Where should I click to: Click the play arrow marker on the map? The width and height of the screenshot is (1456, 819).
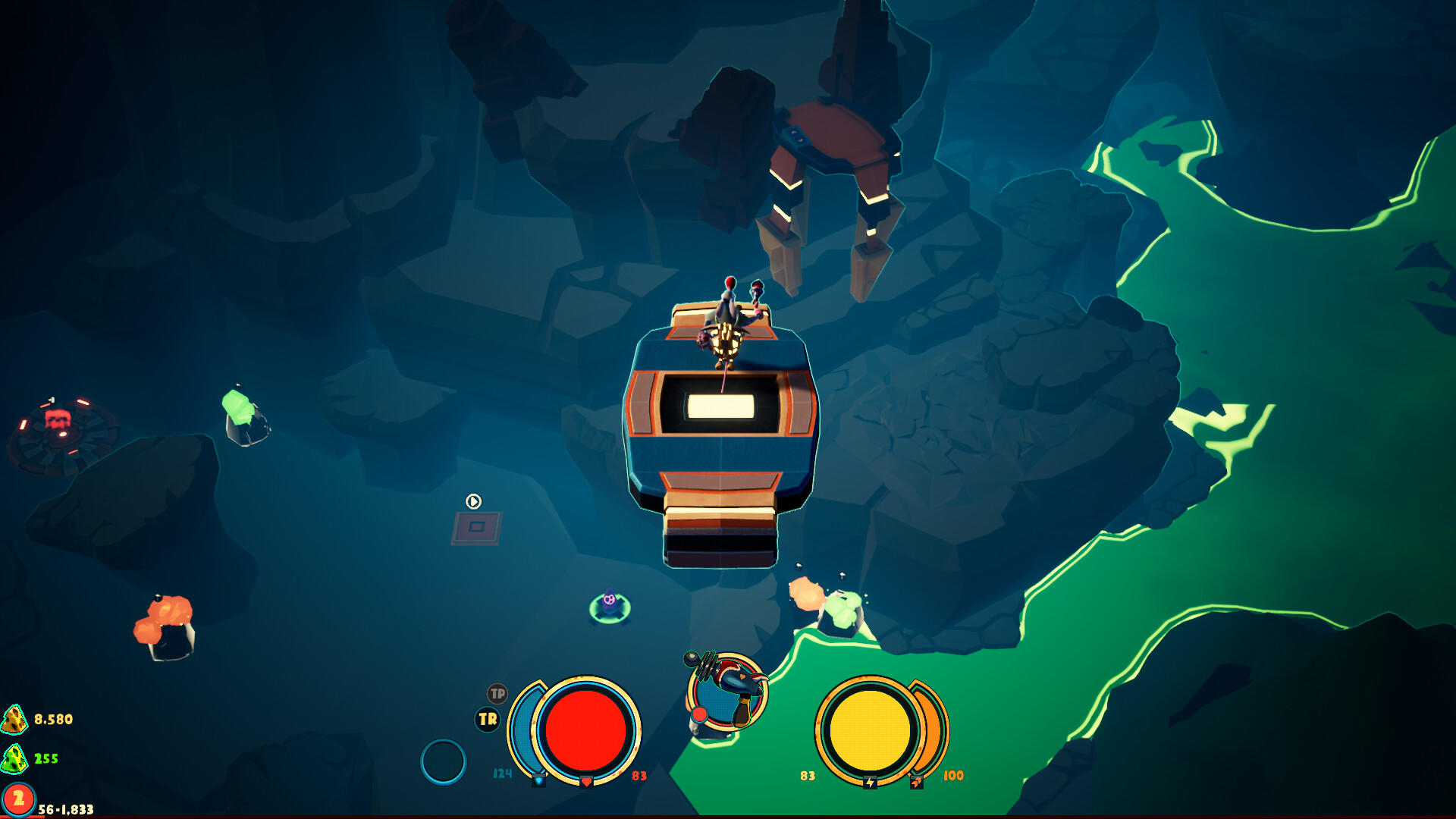pyautogui.click(x=472, y=500)
